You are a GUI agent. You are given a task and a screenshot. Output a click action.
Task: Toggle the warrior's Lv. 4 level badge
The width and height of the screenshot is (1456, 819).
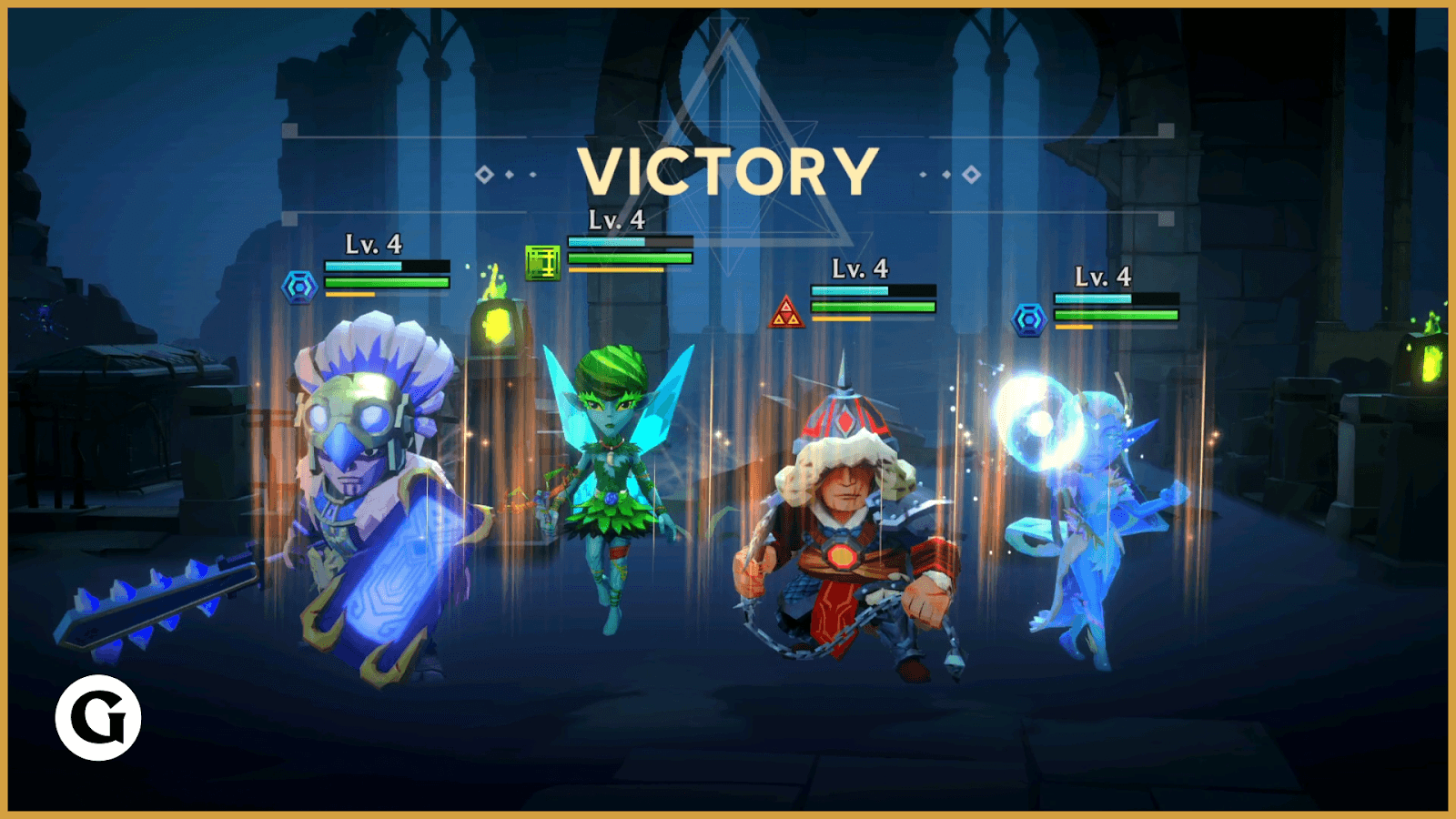(x=859, y=269)
